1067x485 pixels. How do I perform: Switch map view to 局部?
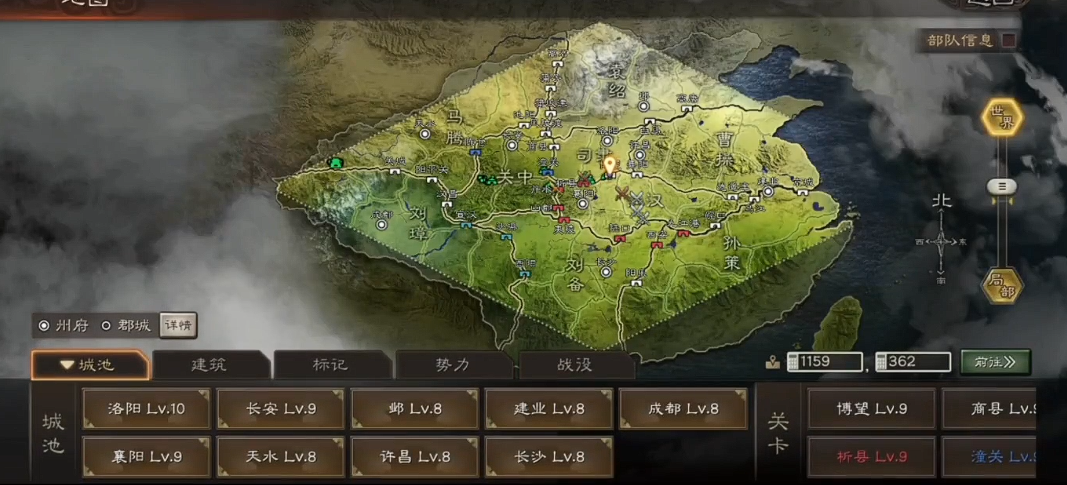click(x=1002, y=287)
